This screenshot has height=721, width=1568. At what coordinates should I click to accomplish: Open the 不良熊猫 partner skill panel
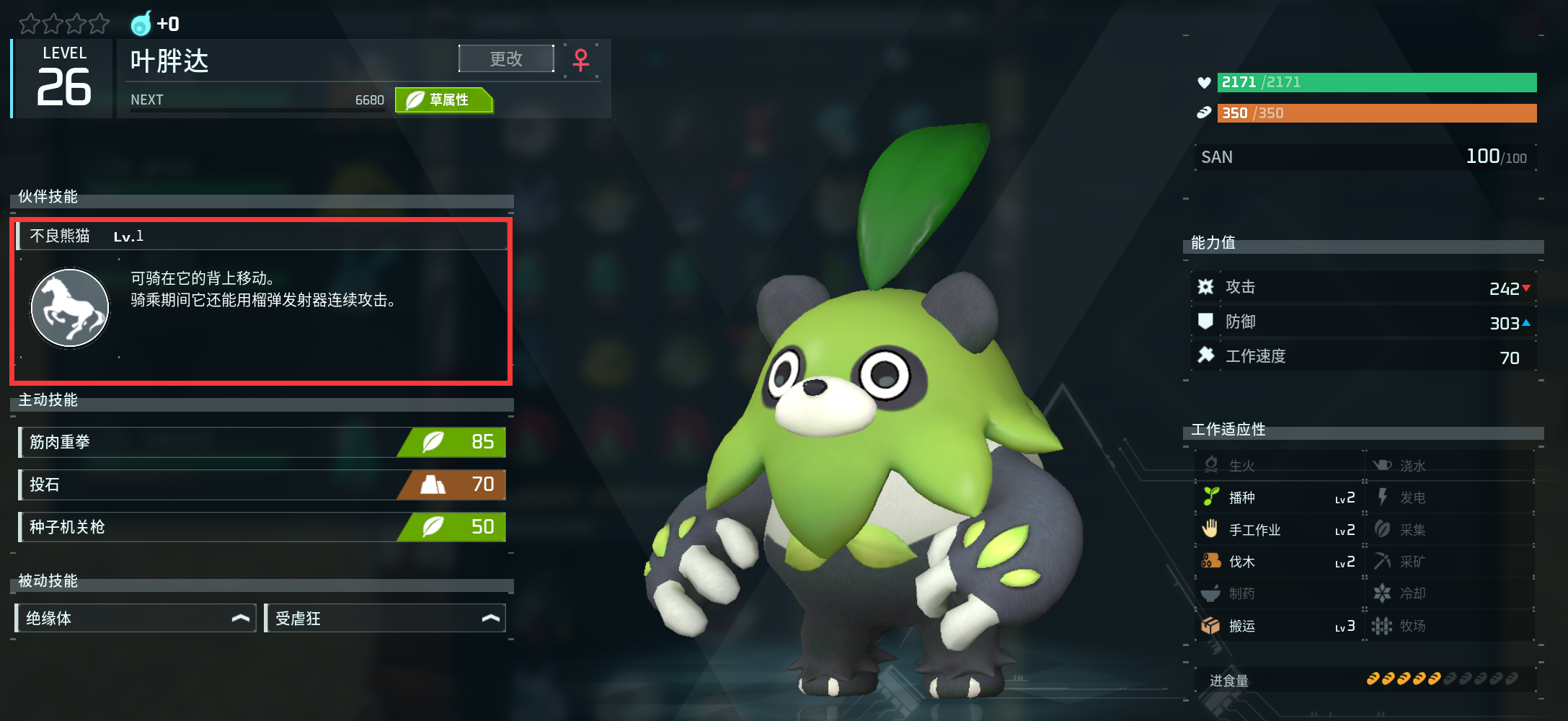pyautogui.click(x=261, y=236)
